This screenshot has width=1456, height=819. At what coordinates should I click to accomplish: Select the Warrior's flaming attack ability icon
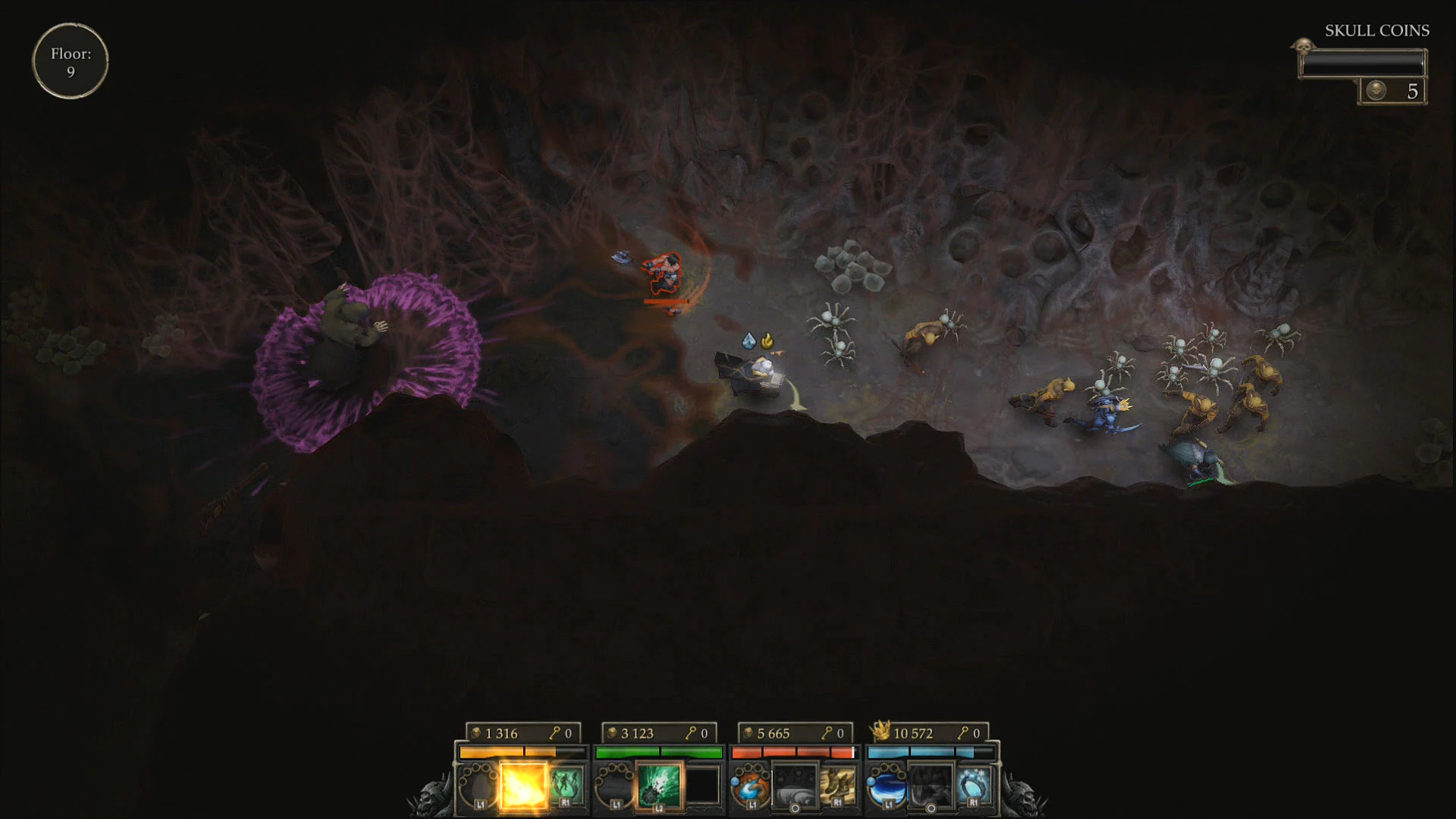(x=524, y=785)
